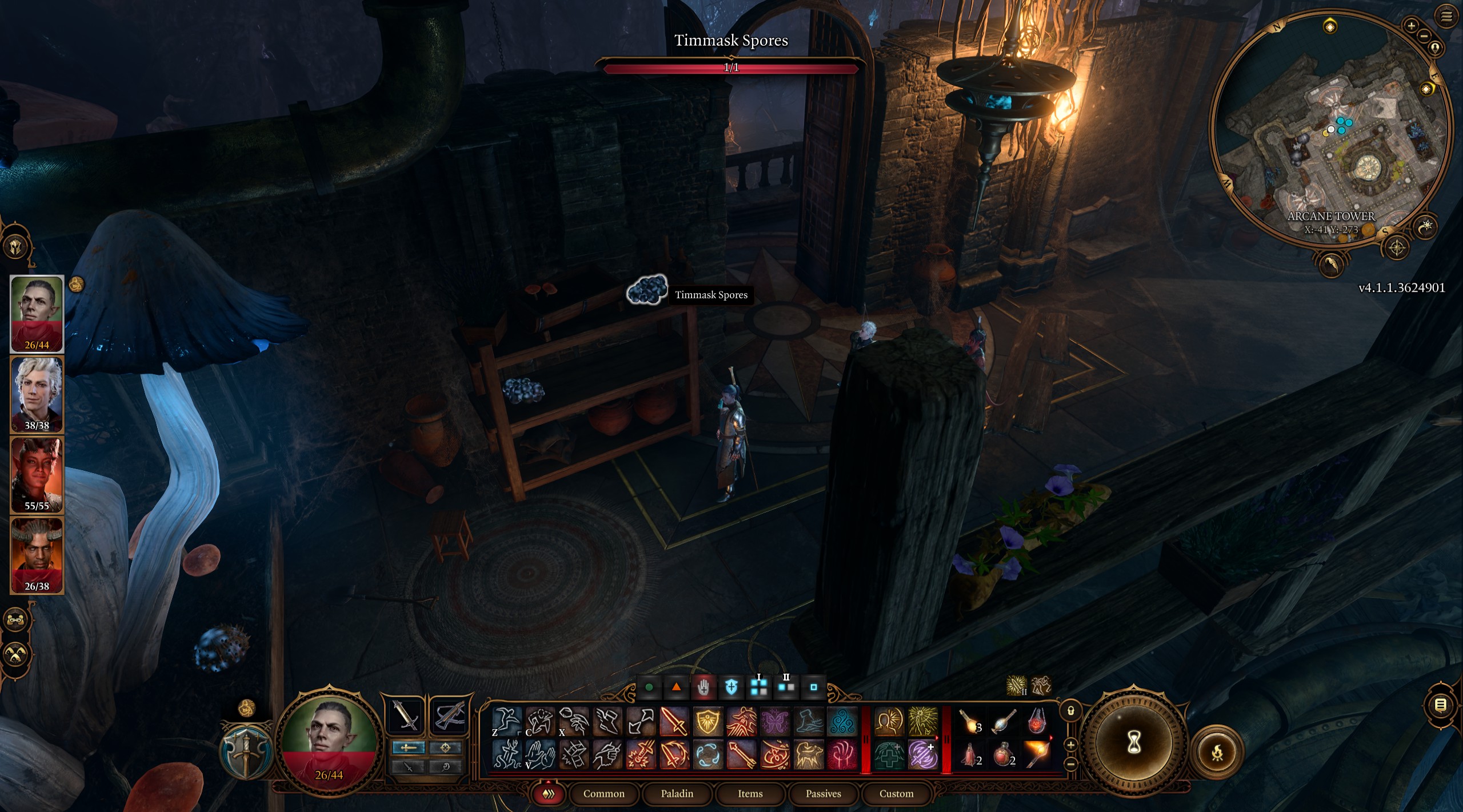Expand the hotbar with the plus control
Image resolution: width=1463 pixels, height=812 pixels.
[x=1070, y=746]
